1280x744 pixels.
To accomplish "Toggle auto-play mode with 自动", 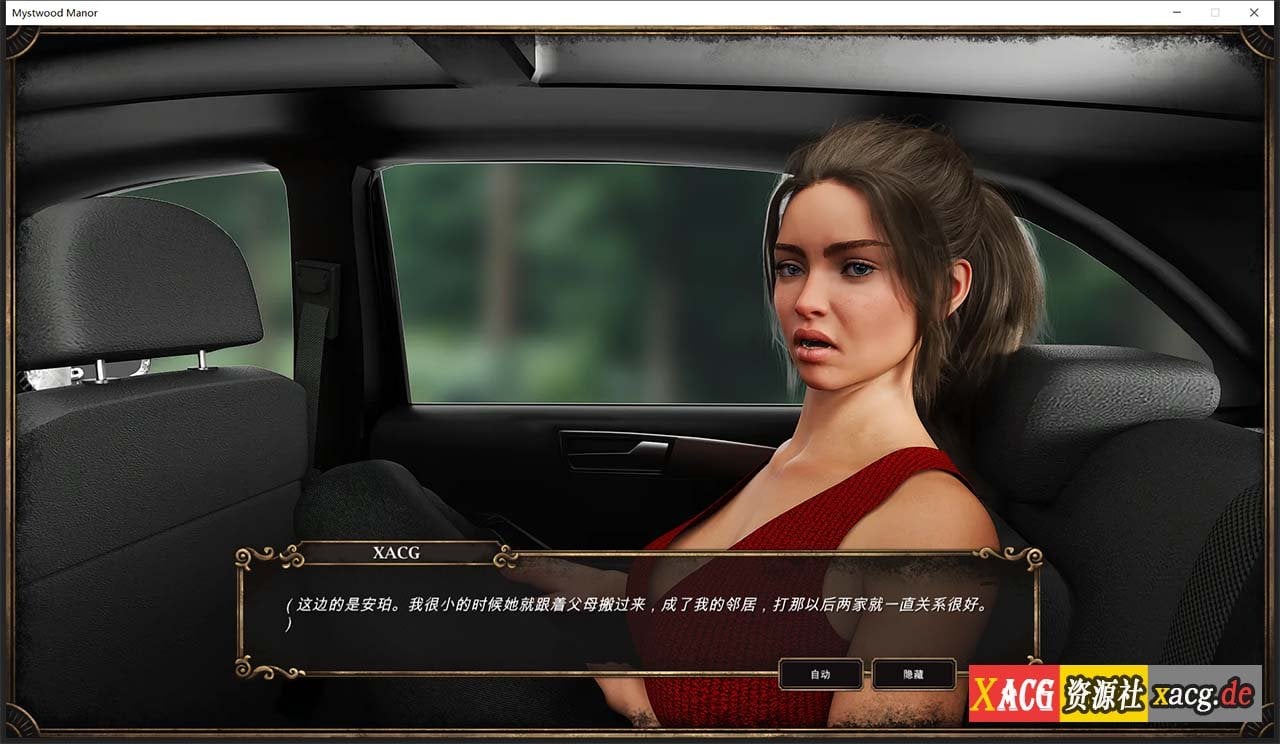I will click(x=821, y=673).
